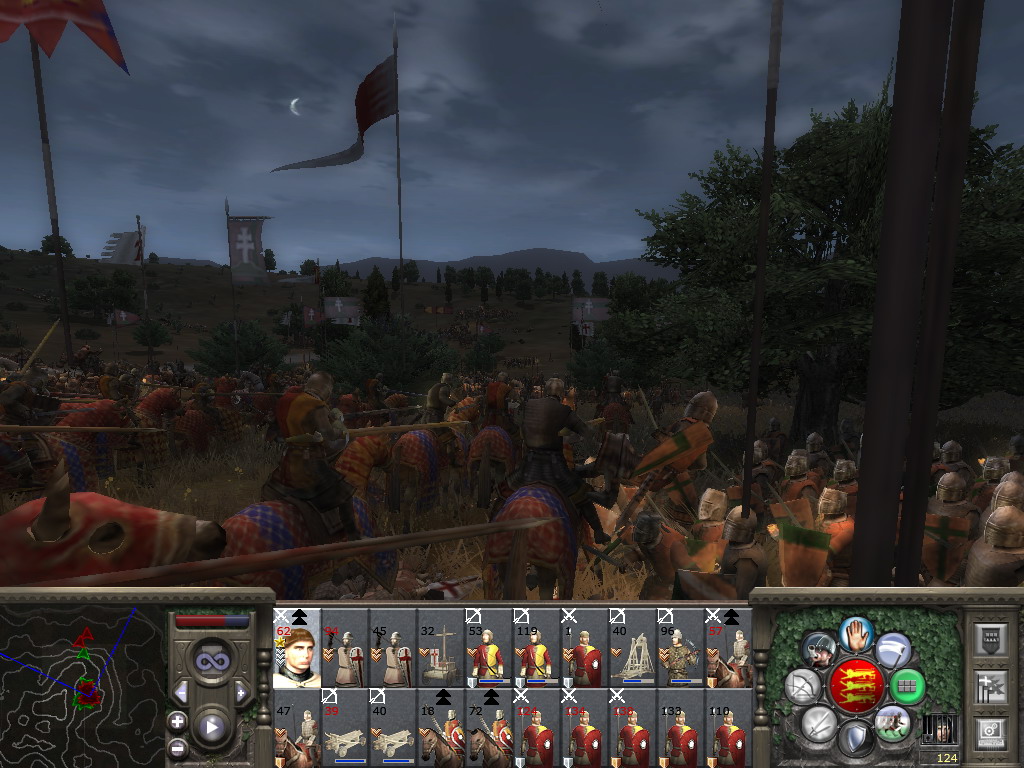
Task: Select the yellow-tunic unit card with 119 men
Action: 536,648
